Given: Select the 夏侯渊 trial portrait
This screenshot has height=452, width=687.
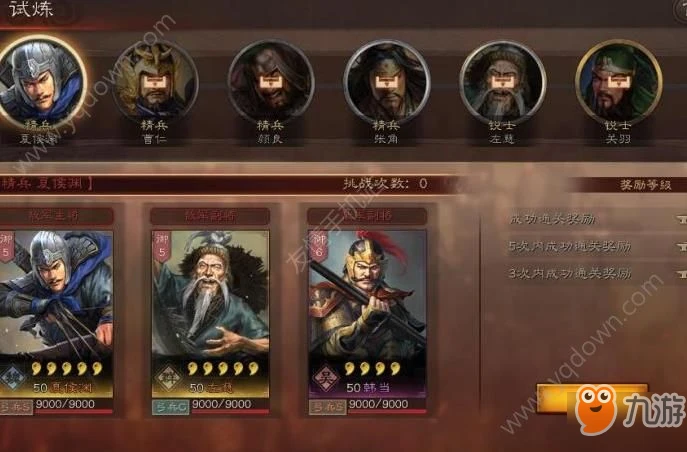Looking at the screenshot, I should click(41, 80).
